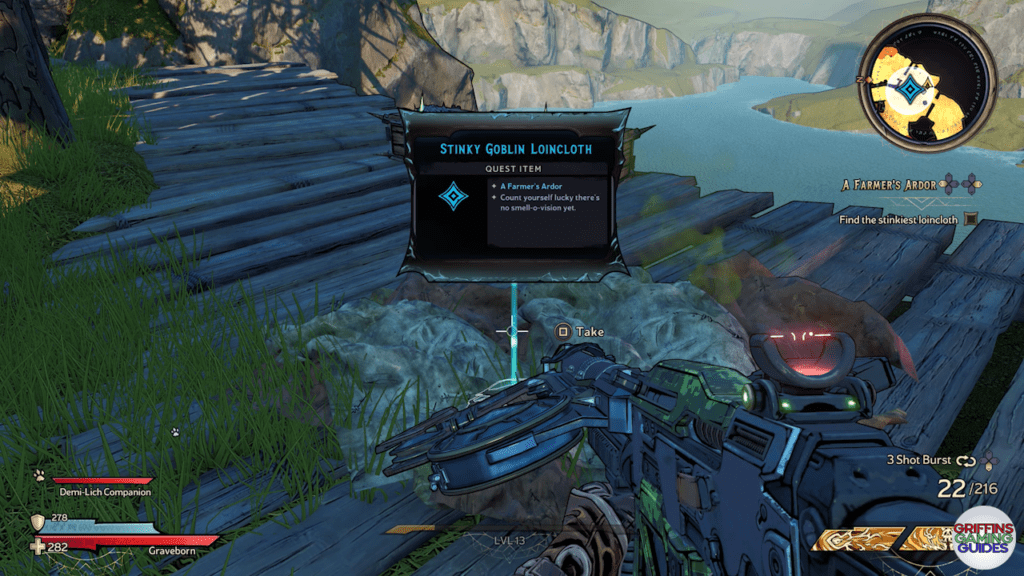Click the Stinky Goblin Loincloth item card title
This screenshot has height=576, width=1024.
point(516,149)
